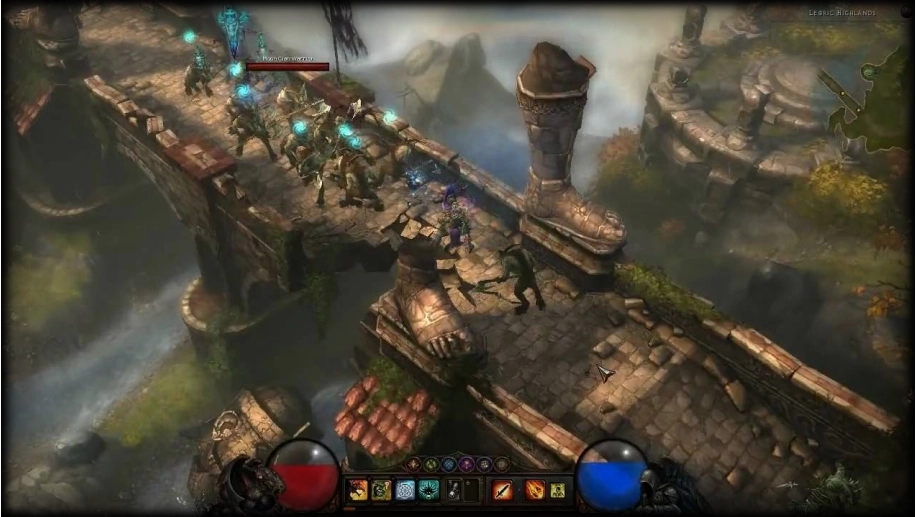Image resolution: width=916 pixels, height=517 pixels.
Task: Select the blue round icon above hotbar
Action: pyautogui.click(x=448, y=464)
